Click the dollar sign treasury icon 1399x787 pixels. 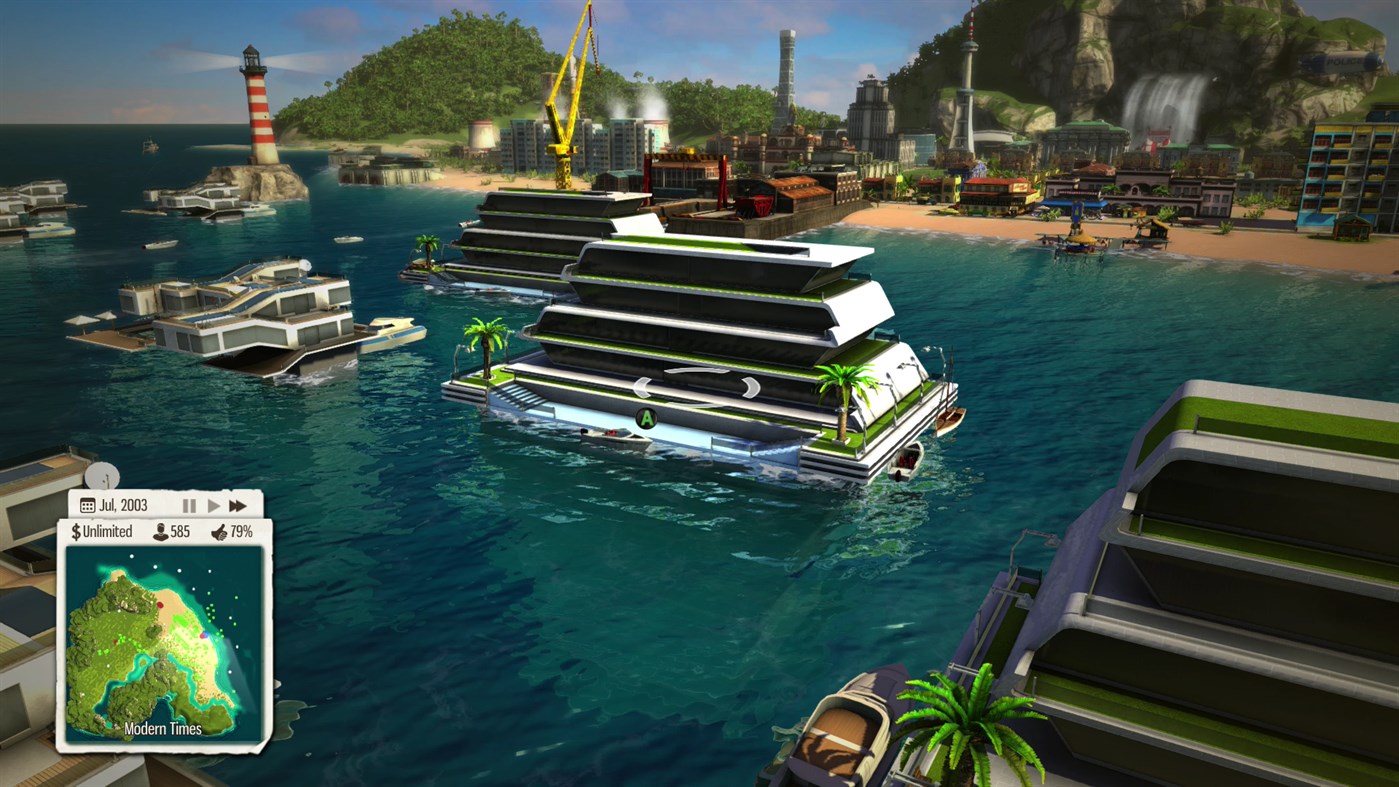pos(76,531)
